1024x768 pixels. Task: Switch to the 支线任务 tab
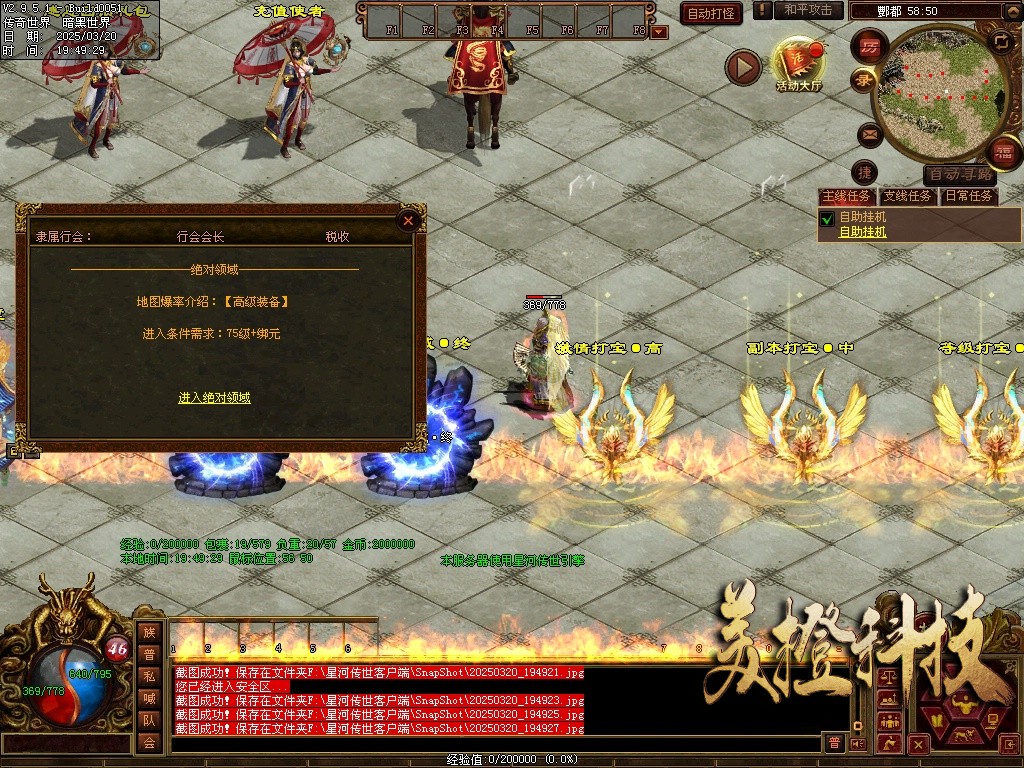[907, 196]
